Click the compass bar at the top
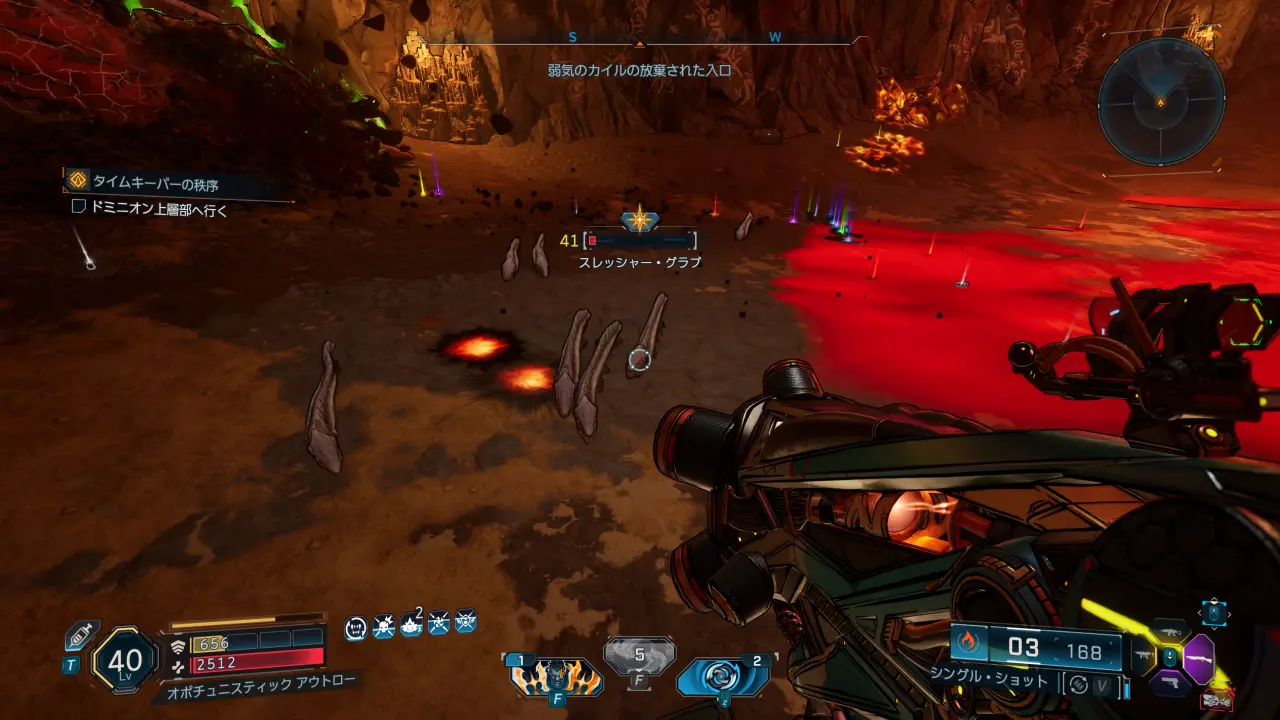1280x720 pixels. 638,41
